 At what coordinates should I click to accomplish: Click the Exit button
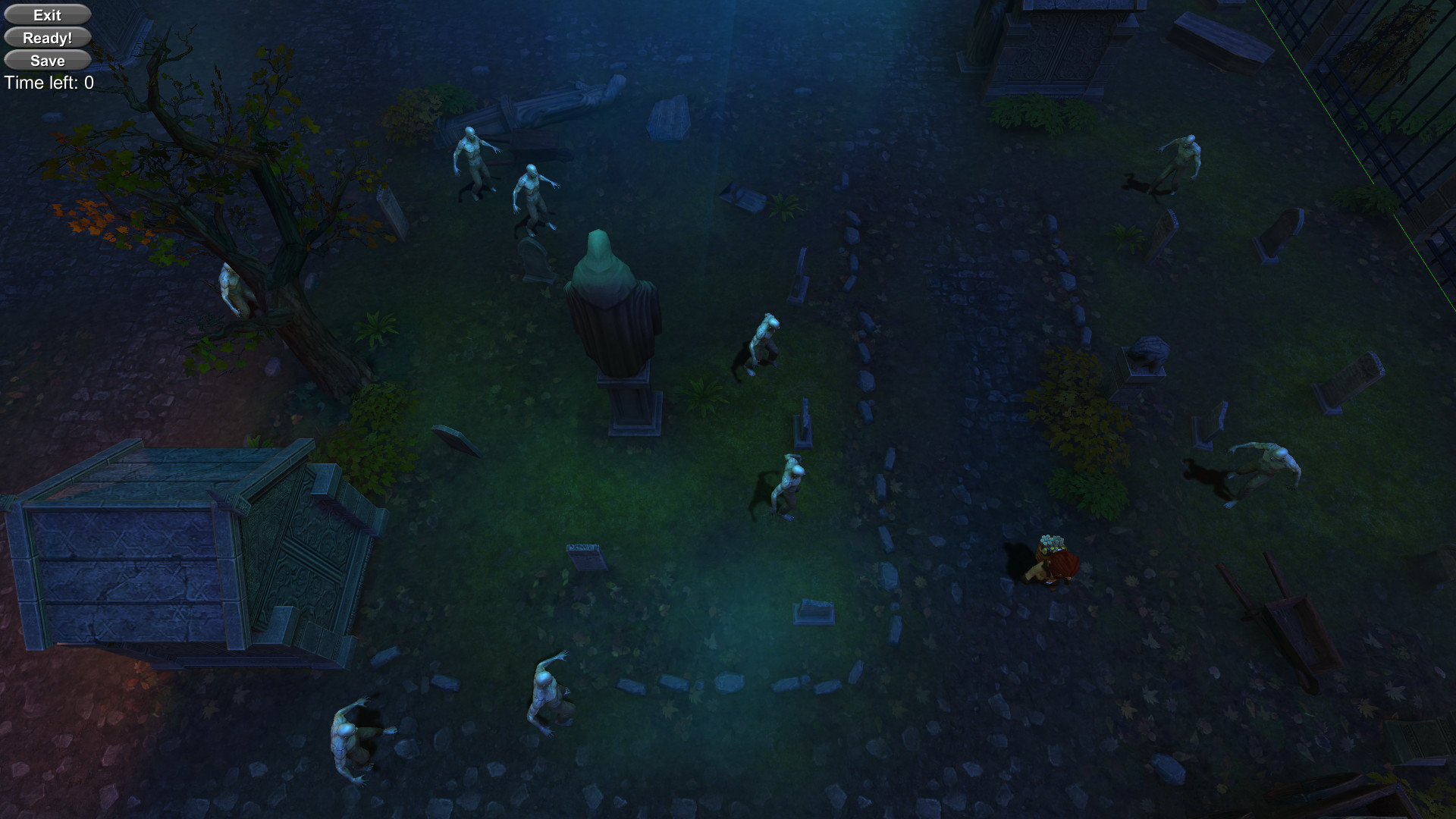click(x=47, y=14)
